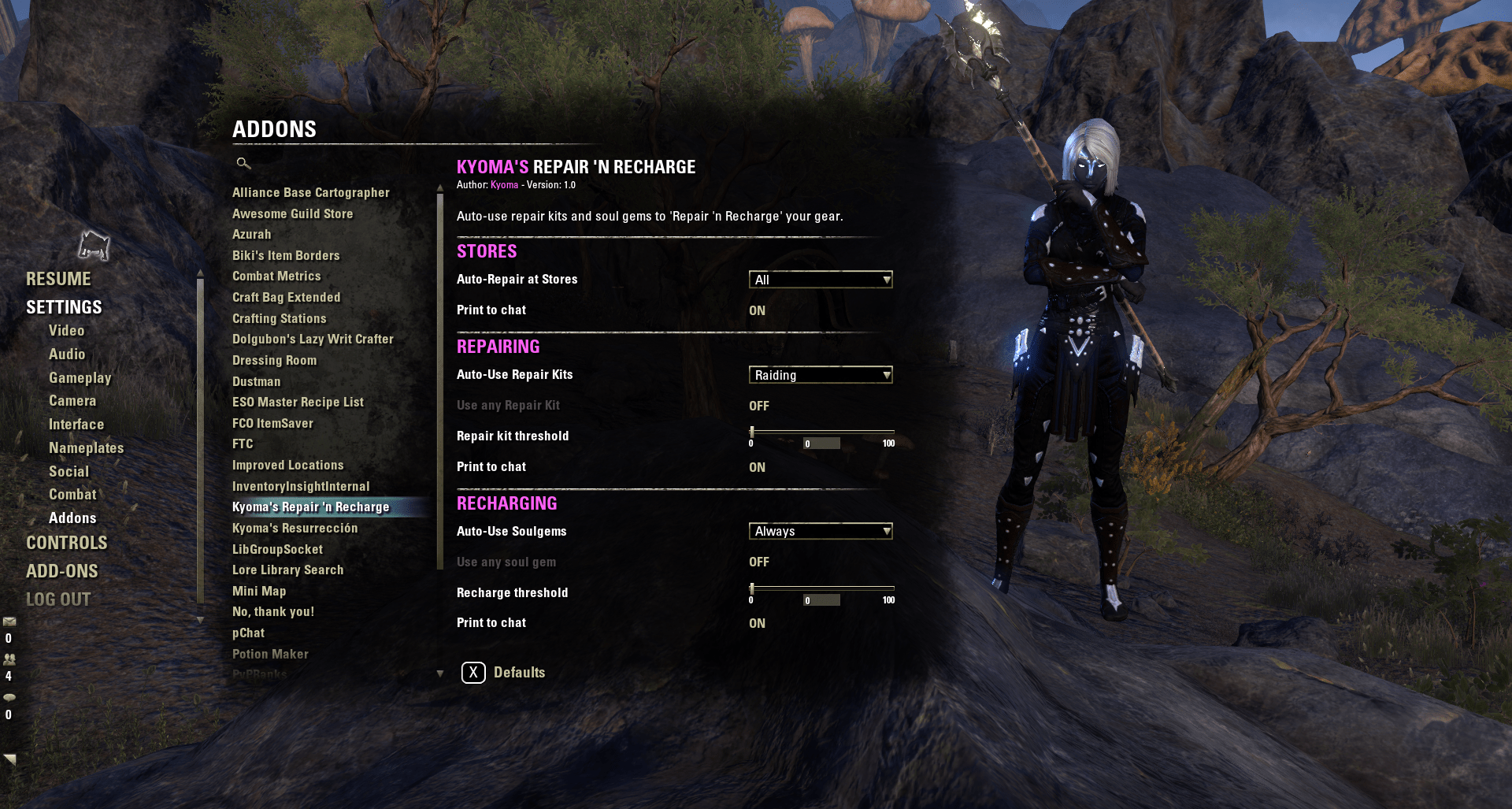Switch to the Video settings tab
The width and height of the screenshot is (1512, 809).
[66, 330]
